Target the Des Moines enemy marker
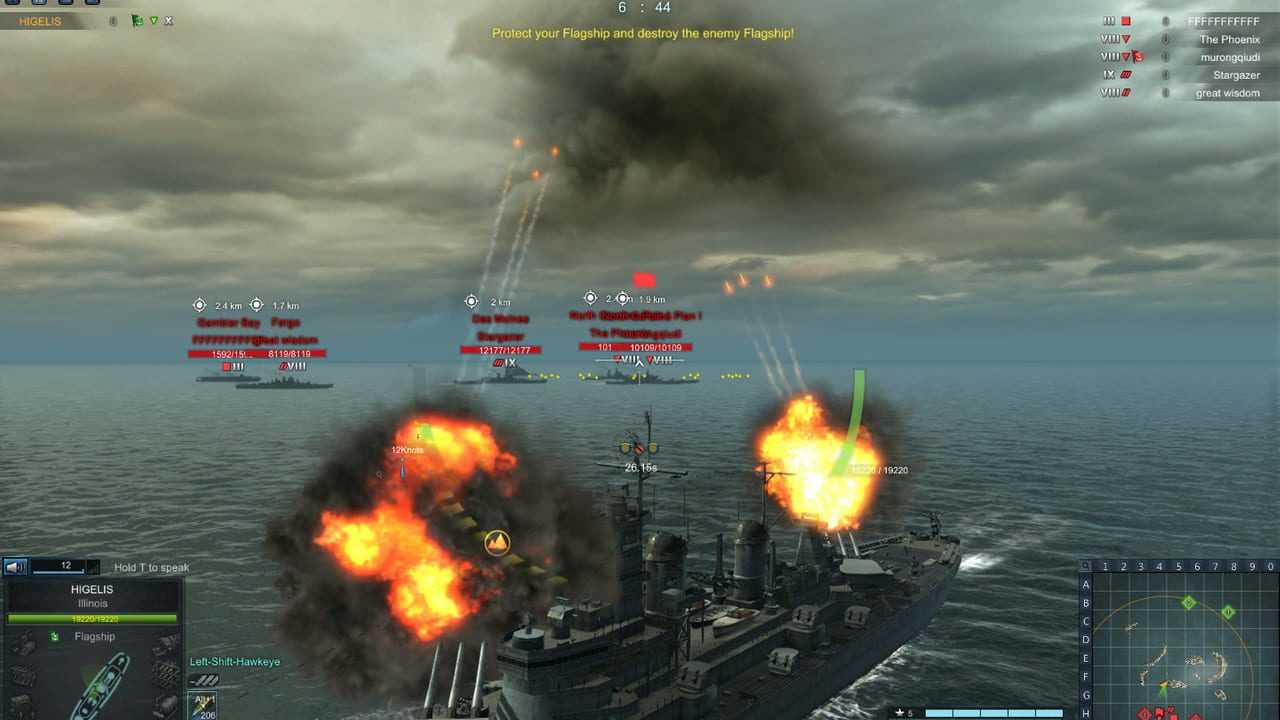The image size is (1280, 720). pos(500,375)
